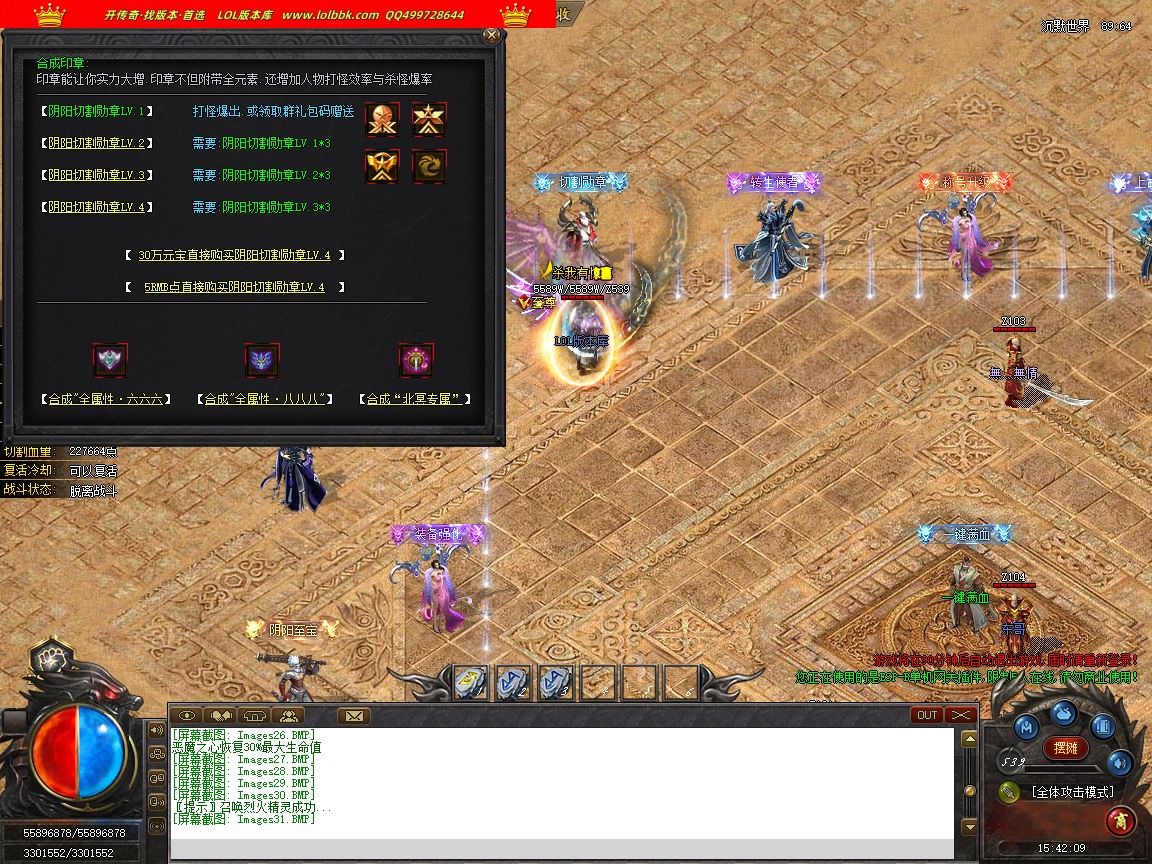Buy the LV.4 medal with 5RMB点
The width and height of the screenshot is (1152, 864).
tap(234, 287)
